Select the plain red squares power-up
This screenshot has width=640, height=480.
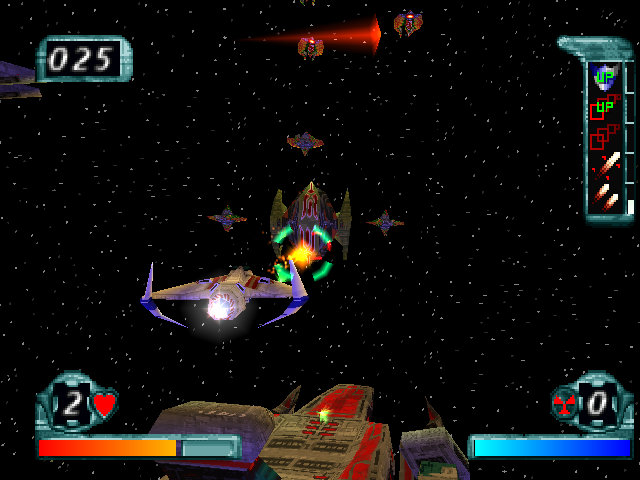[x=603, y=134]
